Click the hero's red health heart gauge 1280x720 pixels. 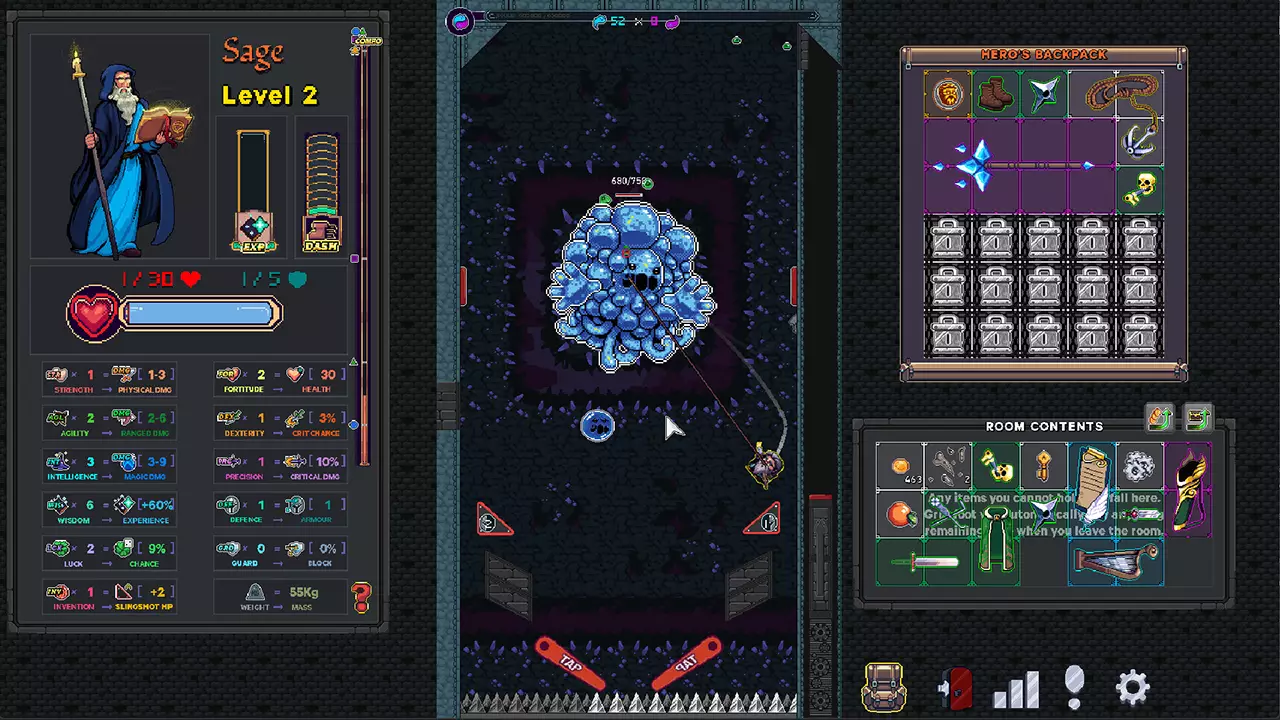point(92,314)
